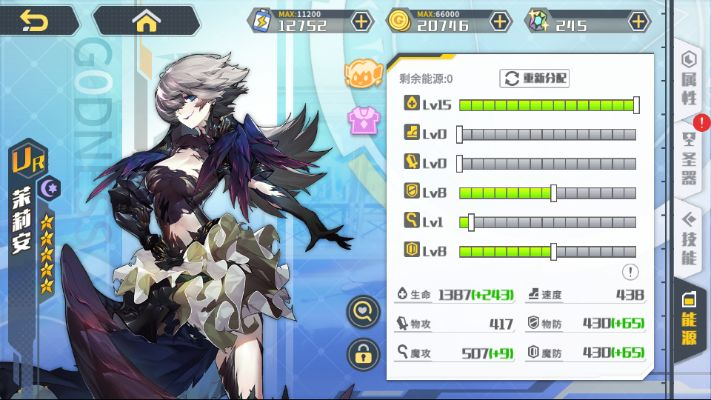
Task: Open the home screen button
Action: 146,20
